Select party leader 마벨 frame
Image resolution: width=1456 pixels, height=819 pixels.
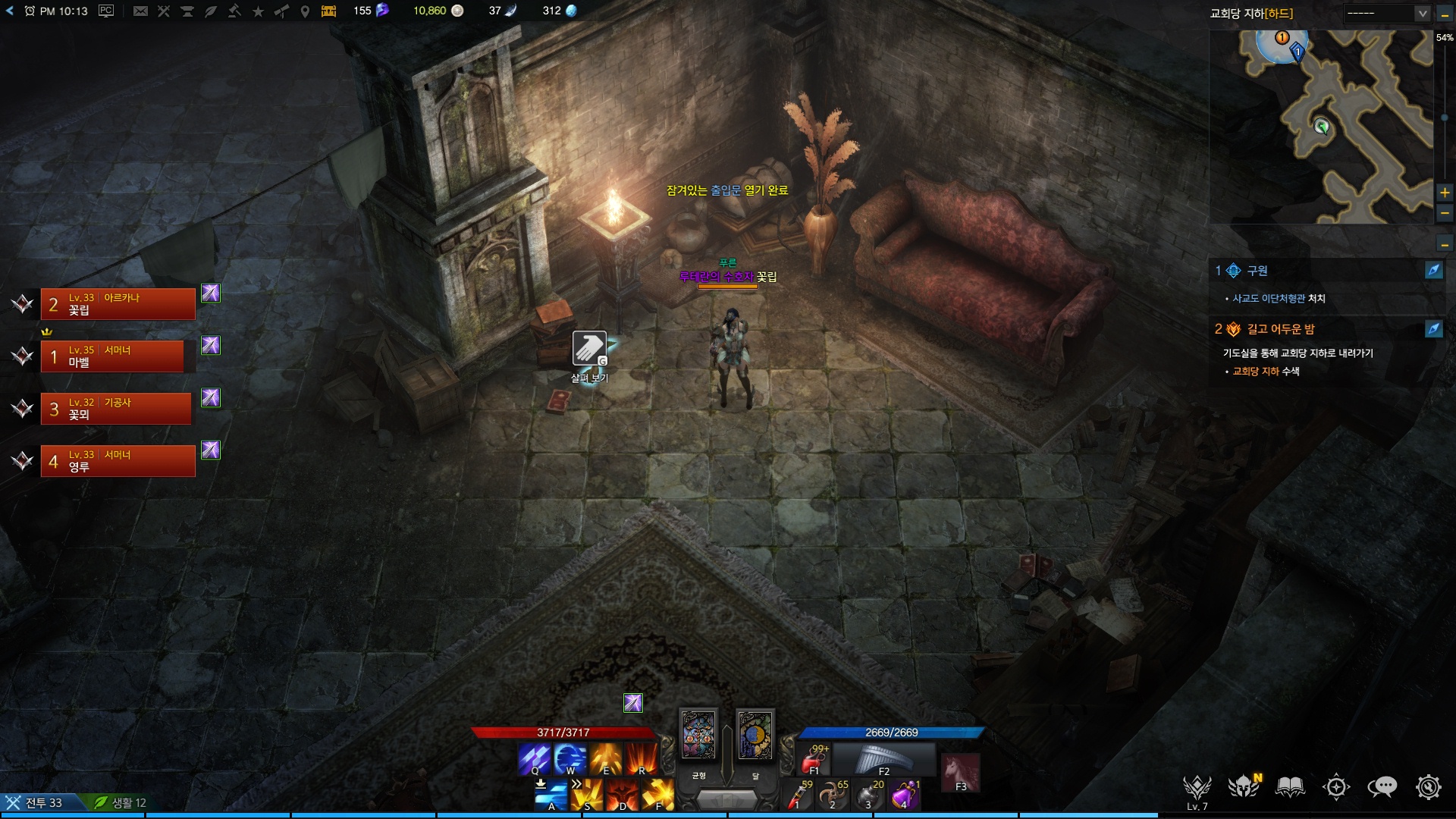112,356
